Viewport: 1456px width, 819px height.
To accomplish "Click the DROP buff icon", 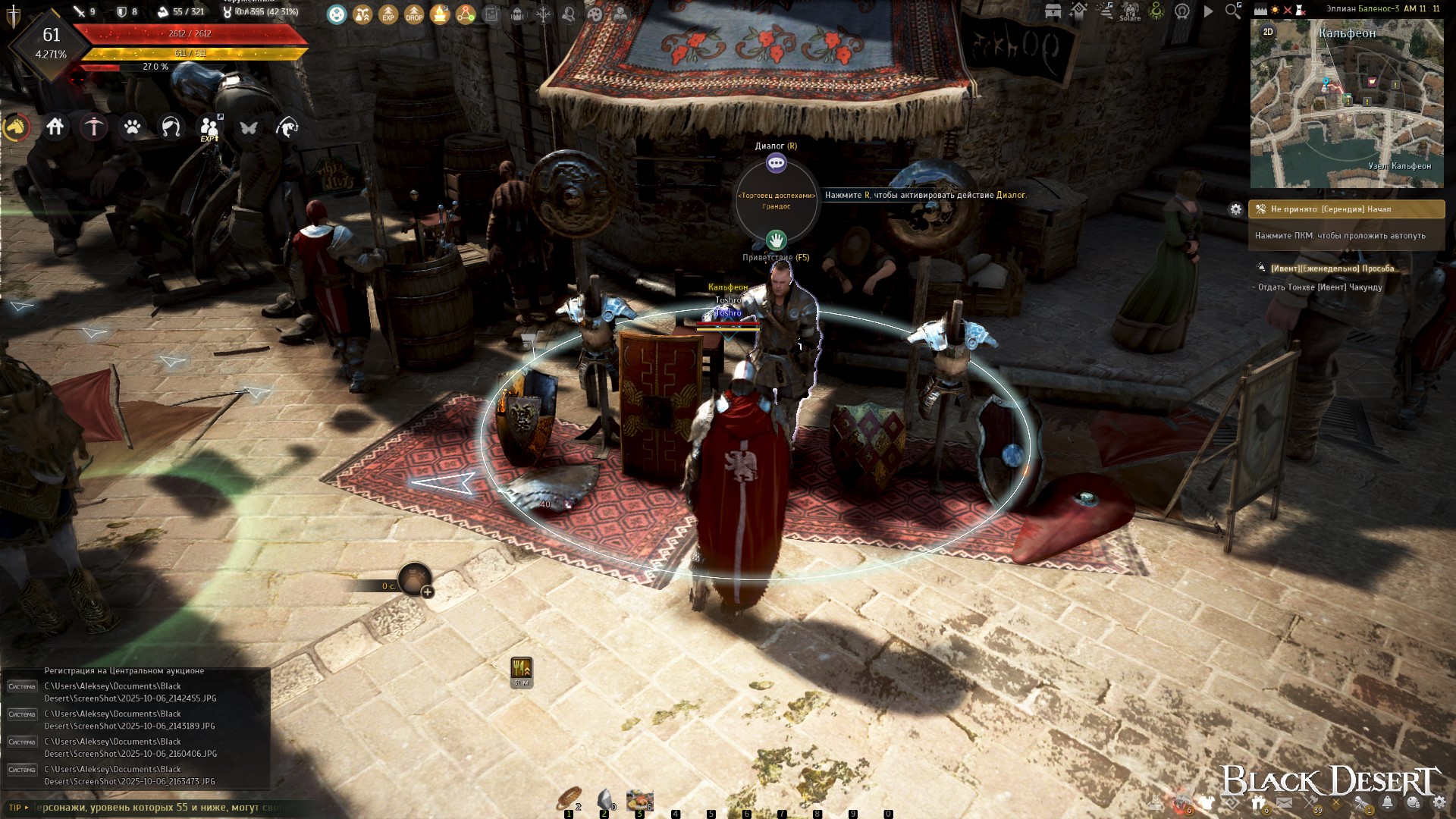I will coord(414,13).
